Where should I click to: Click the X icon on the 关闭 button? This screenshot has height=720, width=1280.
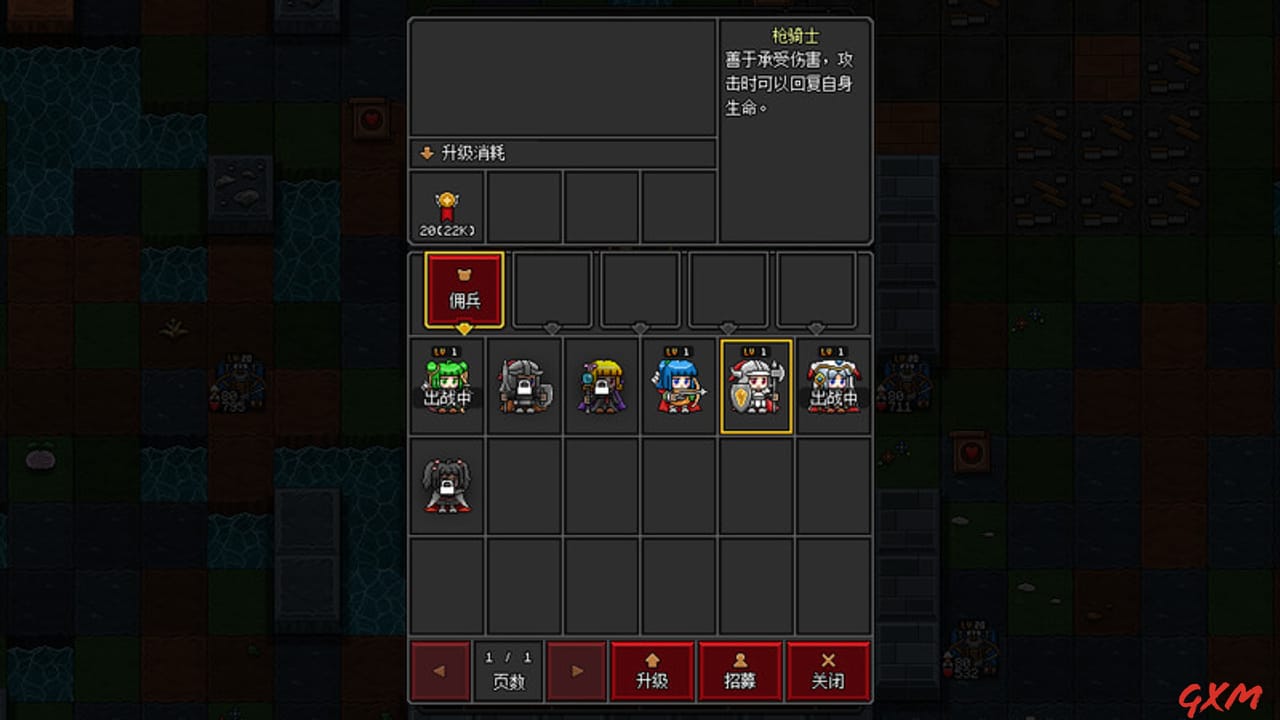coord(828,659)
